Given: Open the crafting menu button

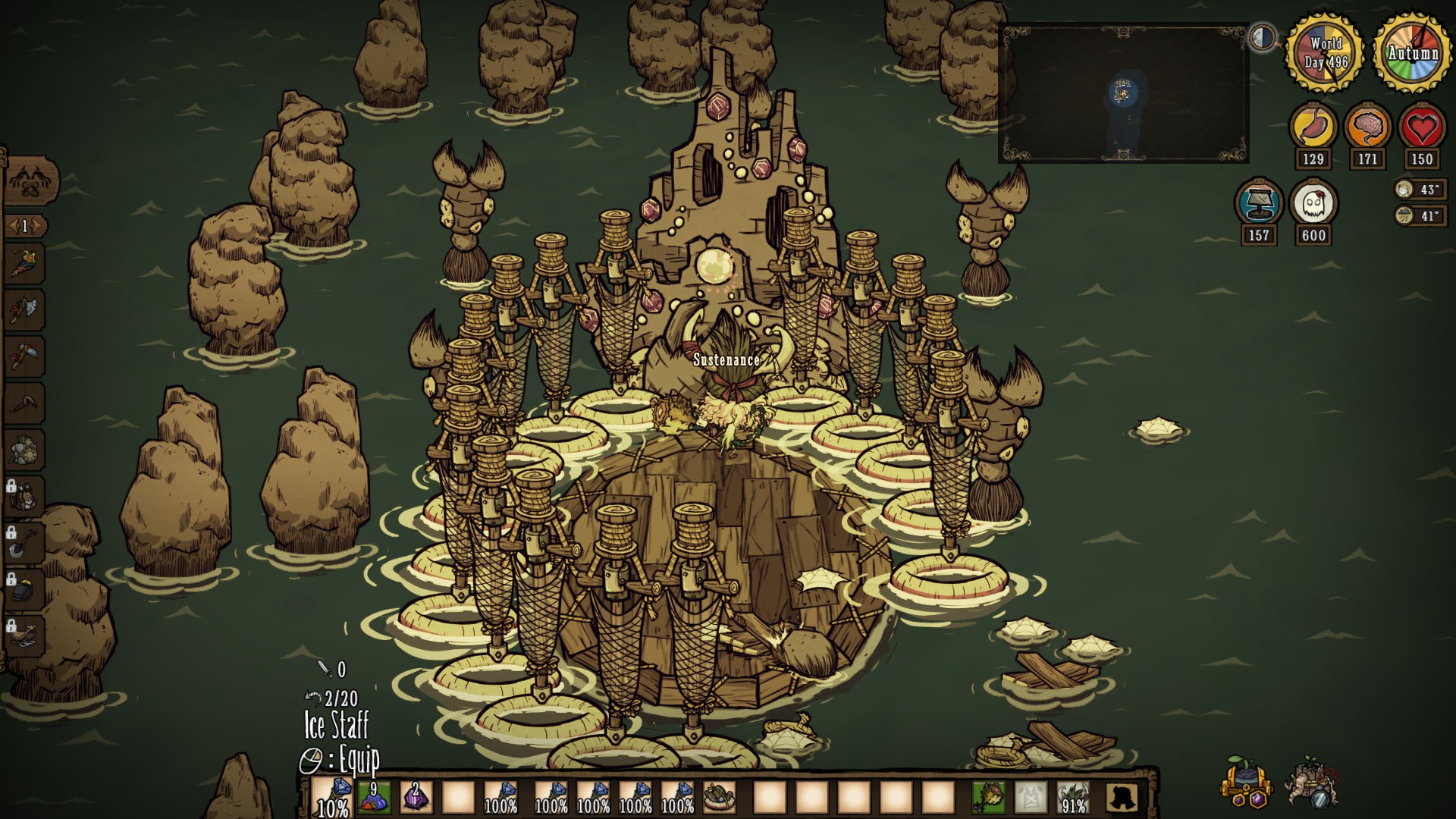Looking at the screenshot, I should tap(30, 182).
